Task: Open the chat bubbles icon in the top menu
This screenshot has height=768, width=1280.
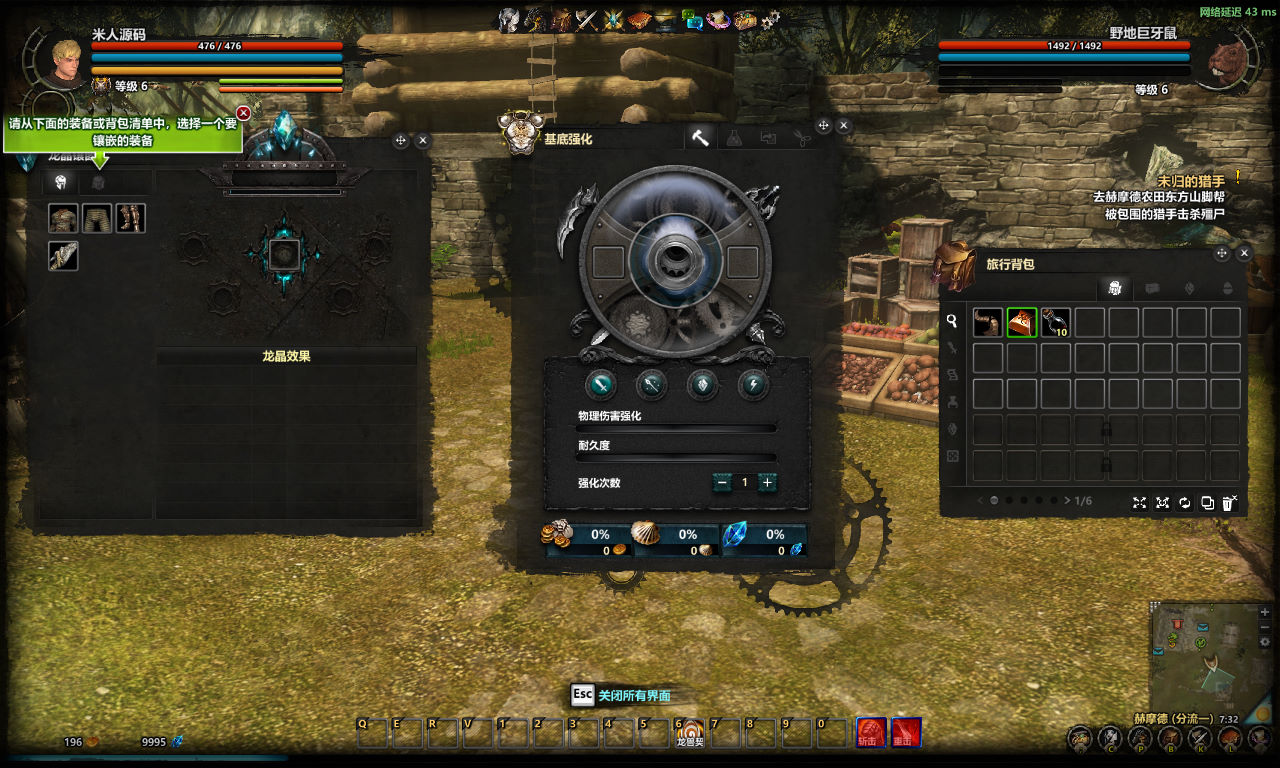Action: tap(692, 19)
